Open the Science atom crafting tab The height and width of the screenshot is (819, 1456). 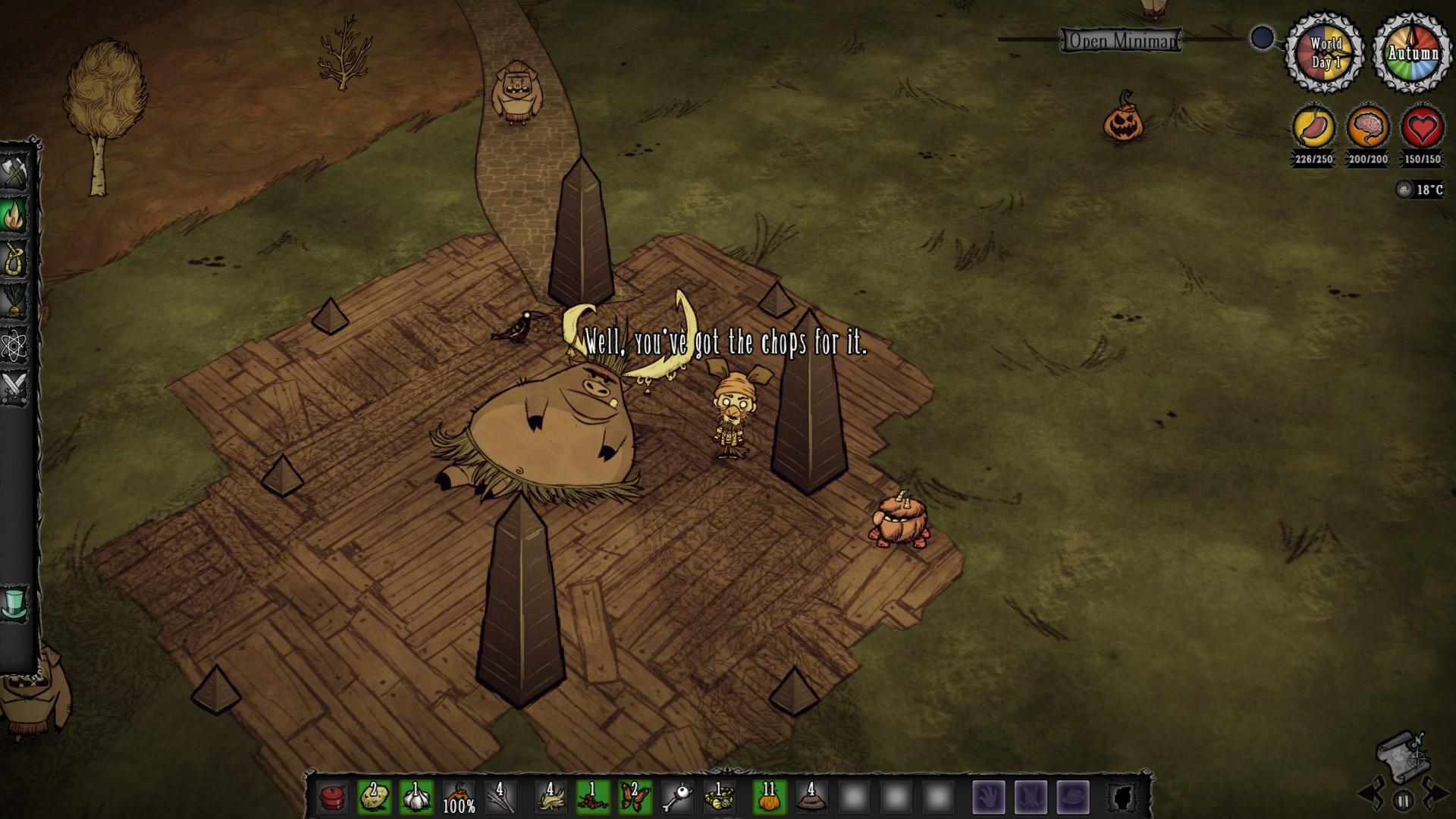15,346
